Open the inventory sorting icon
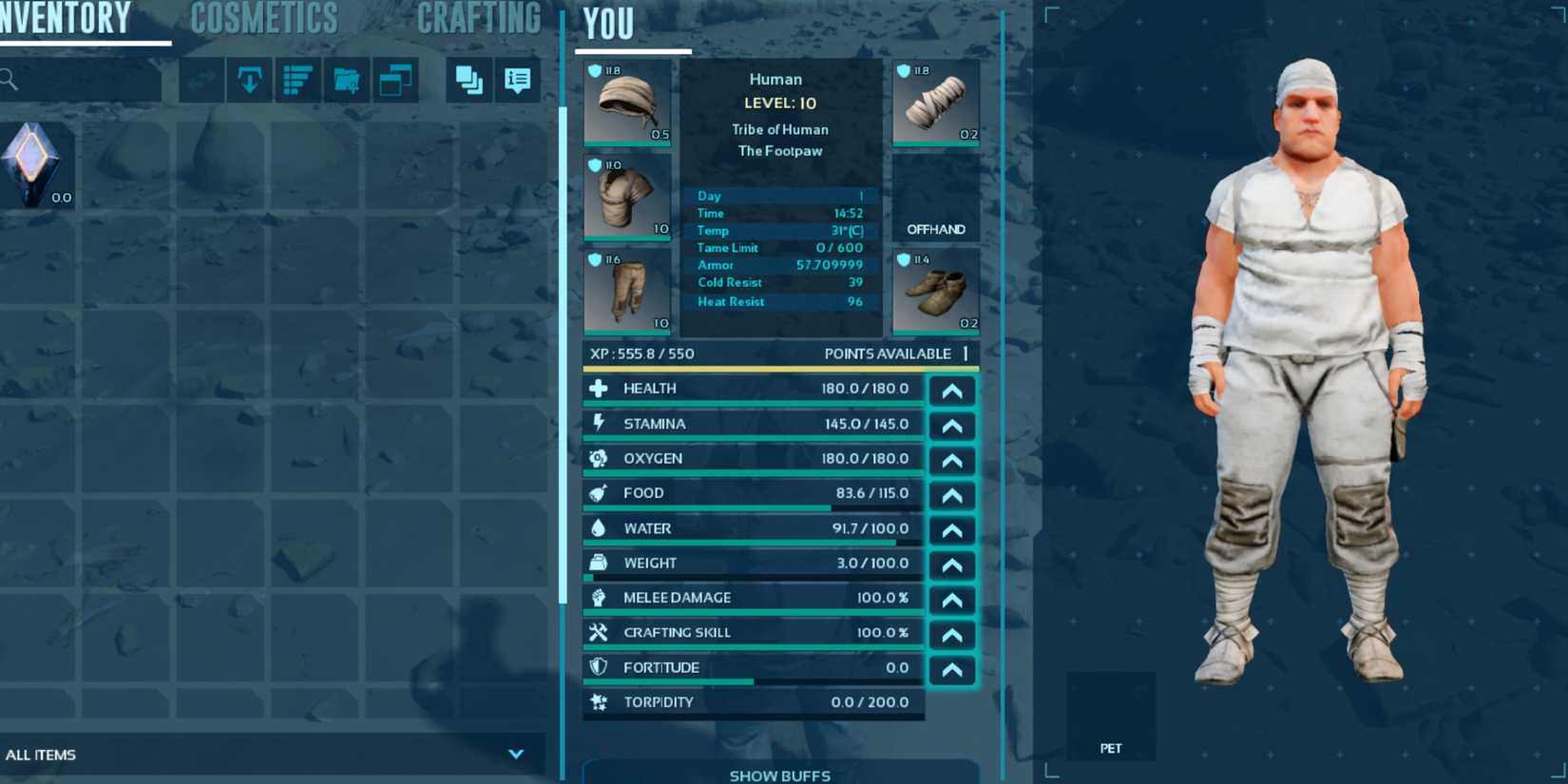Viewport: 1568px width, 784px height. [296, 81]
